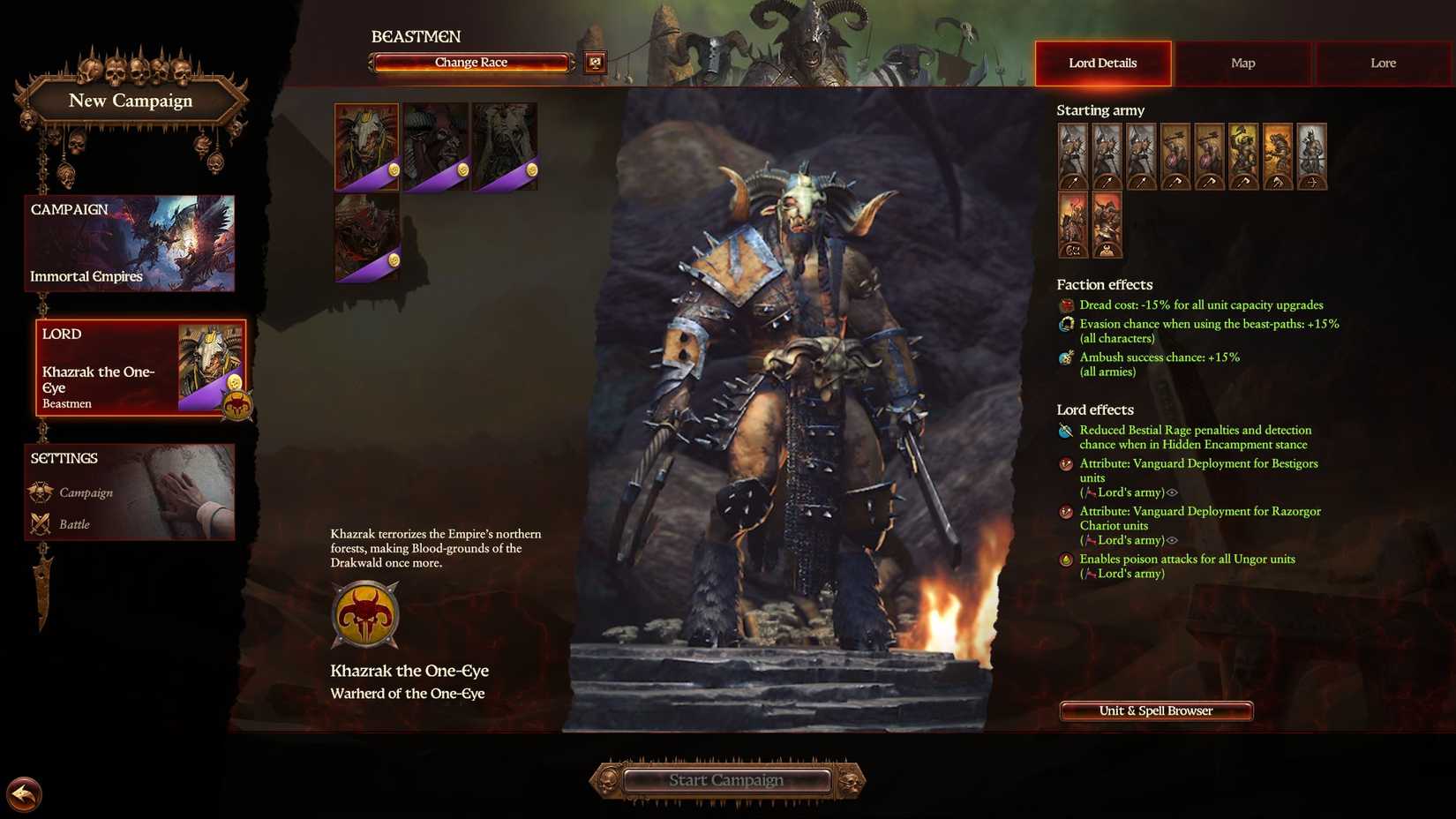Click the faction crest icon beside Change Race
The height and width of the screenshot is (819, 1456).
point(594,62)
